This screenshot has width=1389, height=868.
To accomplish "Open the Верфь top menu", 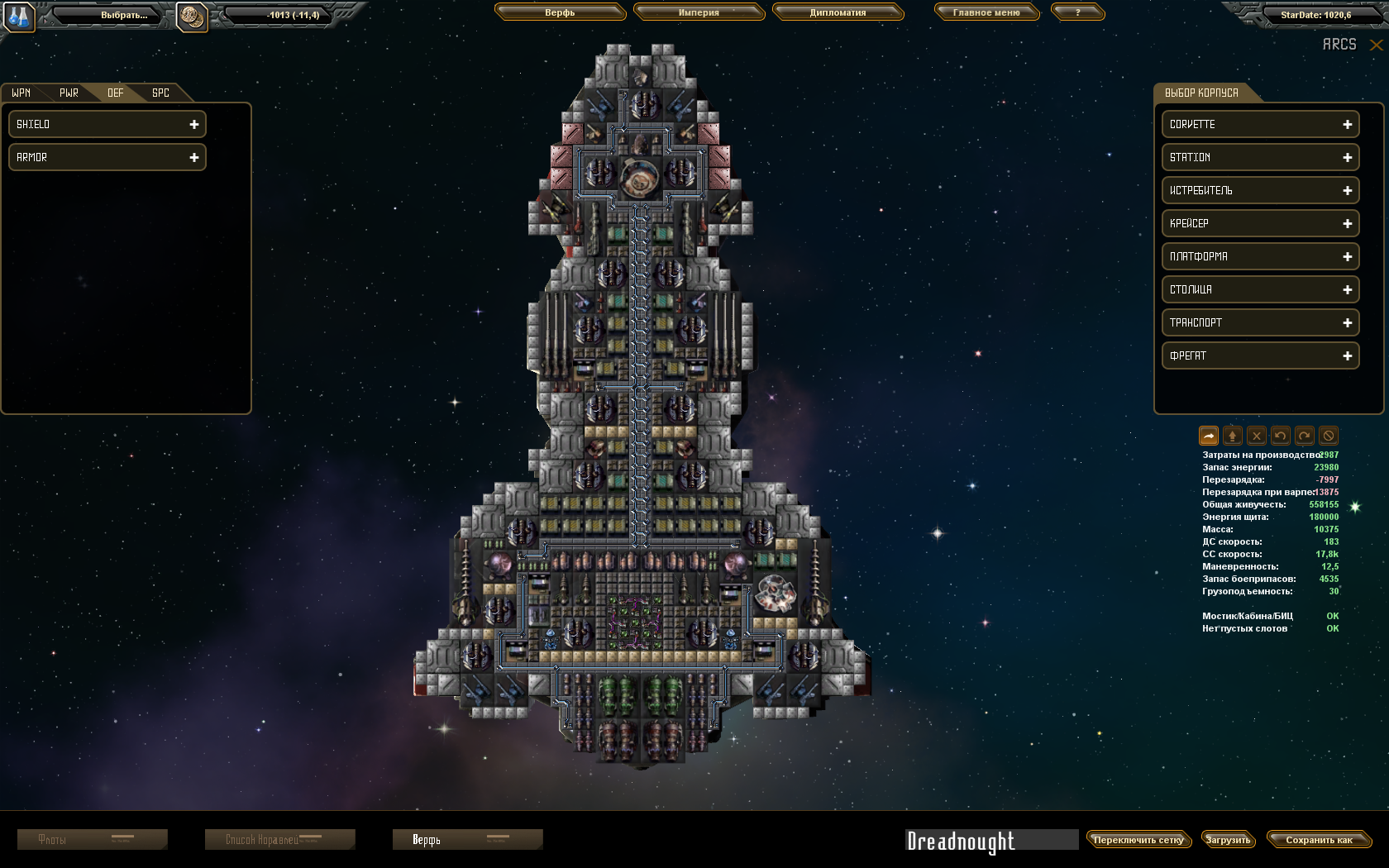I will (x=560, y=12).
